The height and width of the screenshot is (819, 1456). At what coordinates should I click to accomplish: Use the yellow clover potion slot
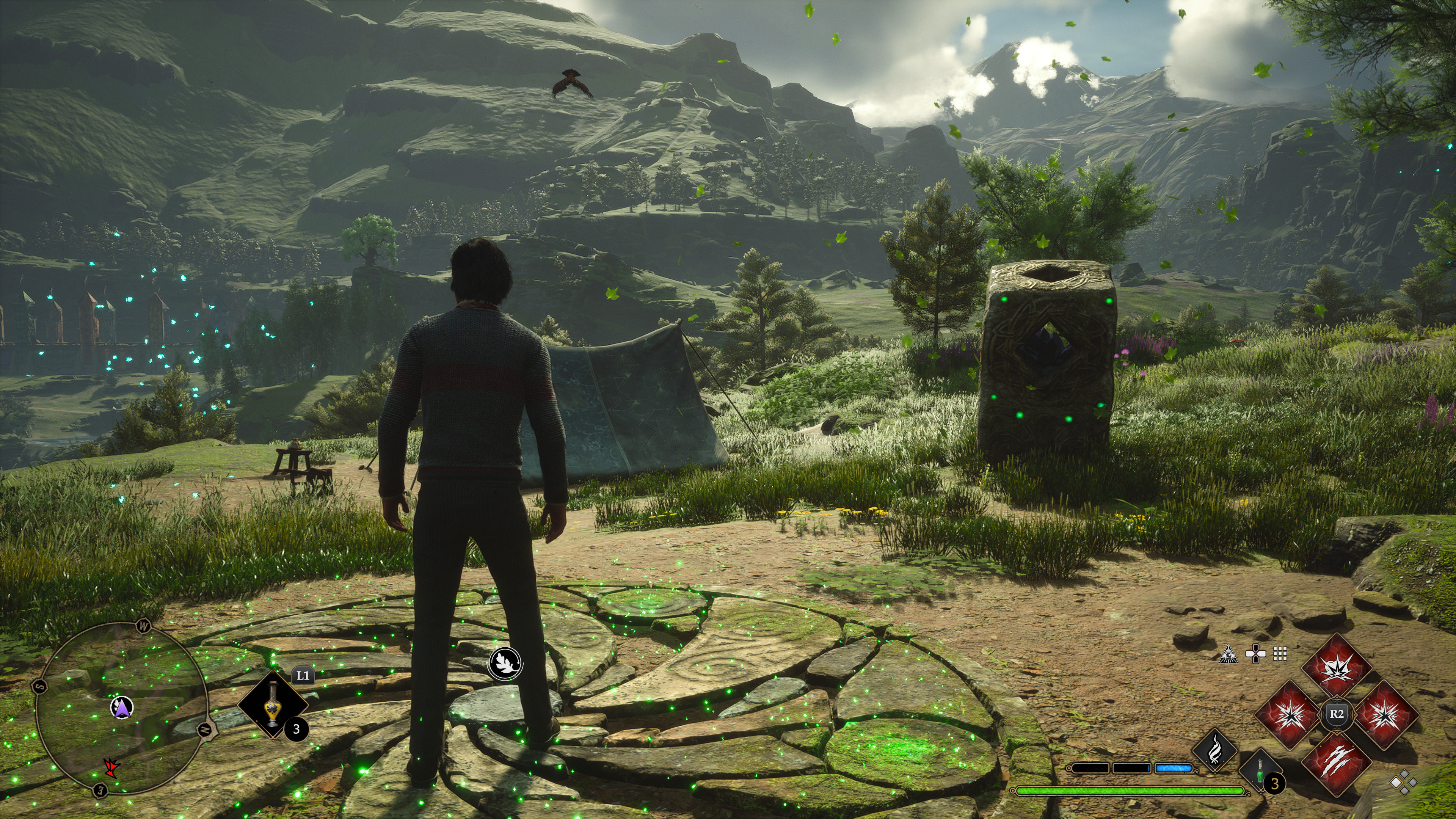[x=273, y=704]
